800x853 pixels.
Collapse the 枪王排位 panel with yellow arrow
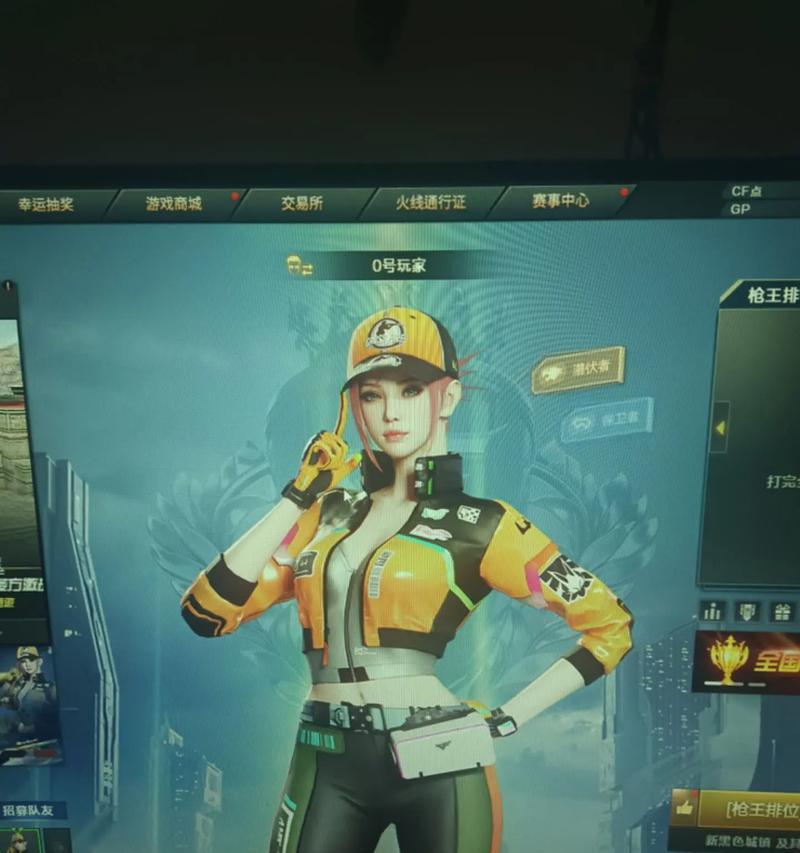(x=719, y=427)
